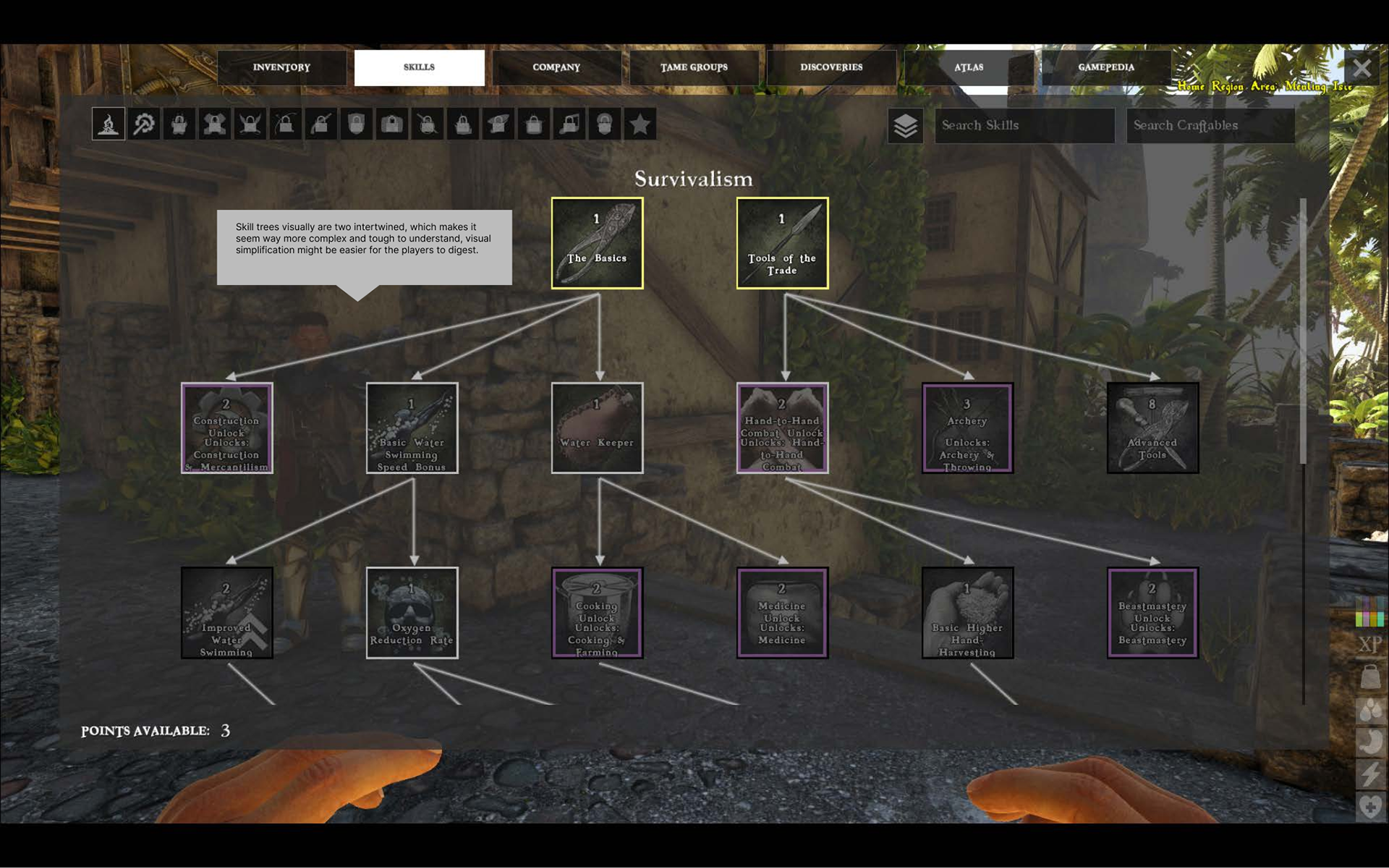This screenshot has width=1389, height=868.
Task: Open the layers icon beside Search Skills
Action: point(904,126)
